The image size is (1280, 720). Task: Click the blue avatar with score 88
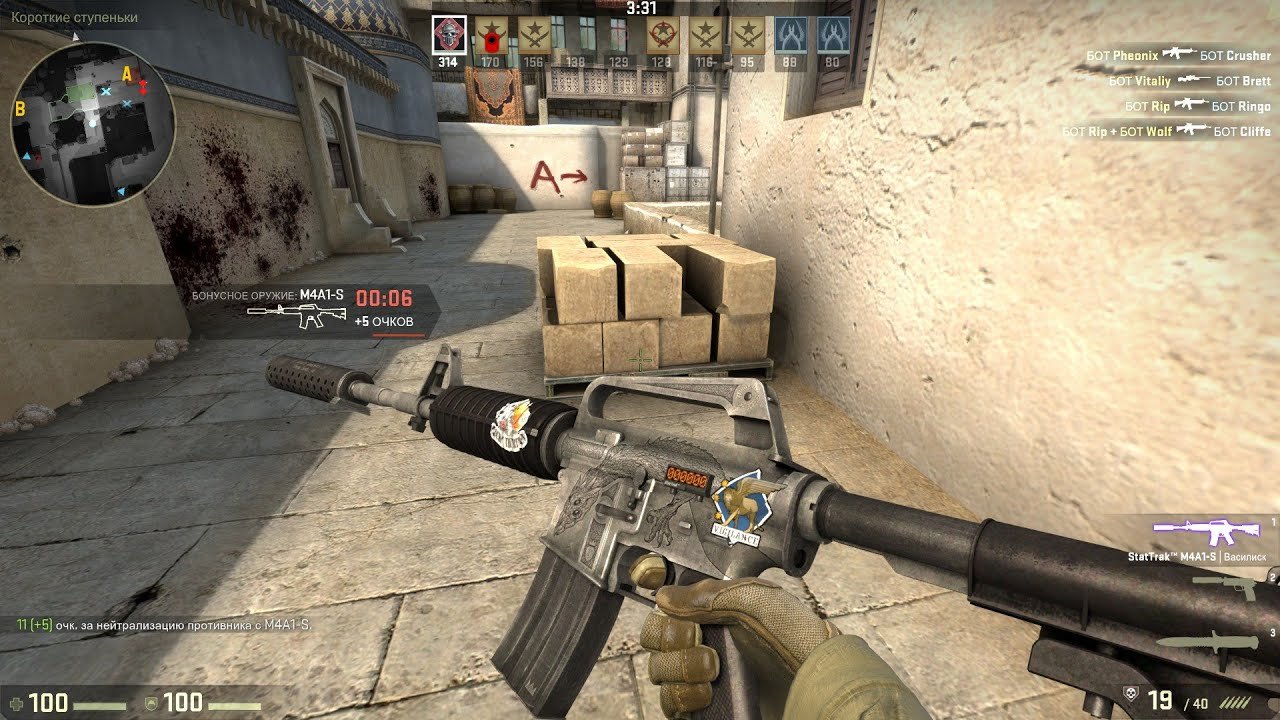(790, 36)
